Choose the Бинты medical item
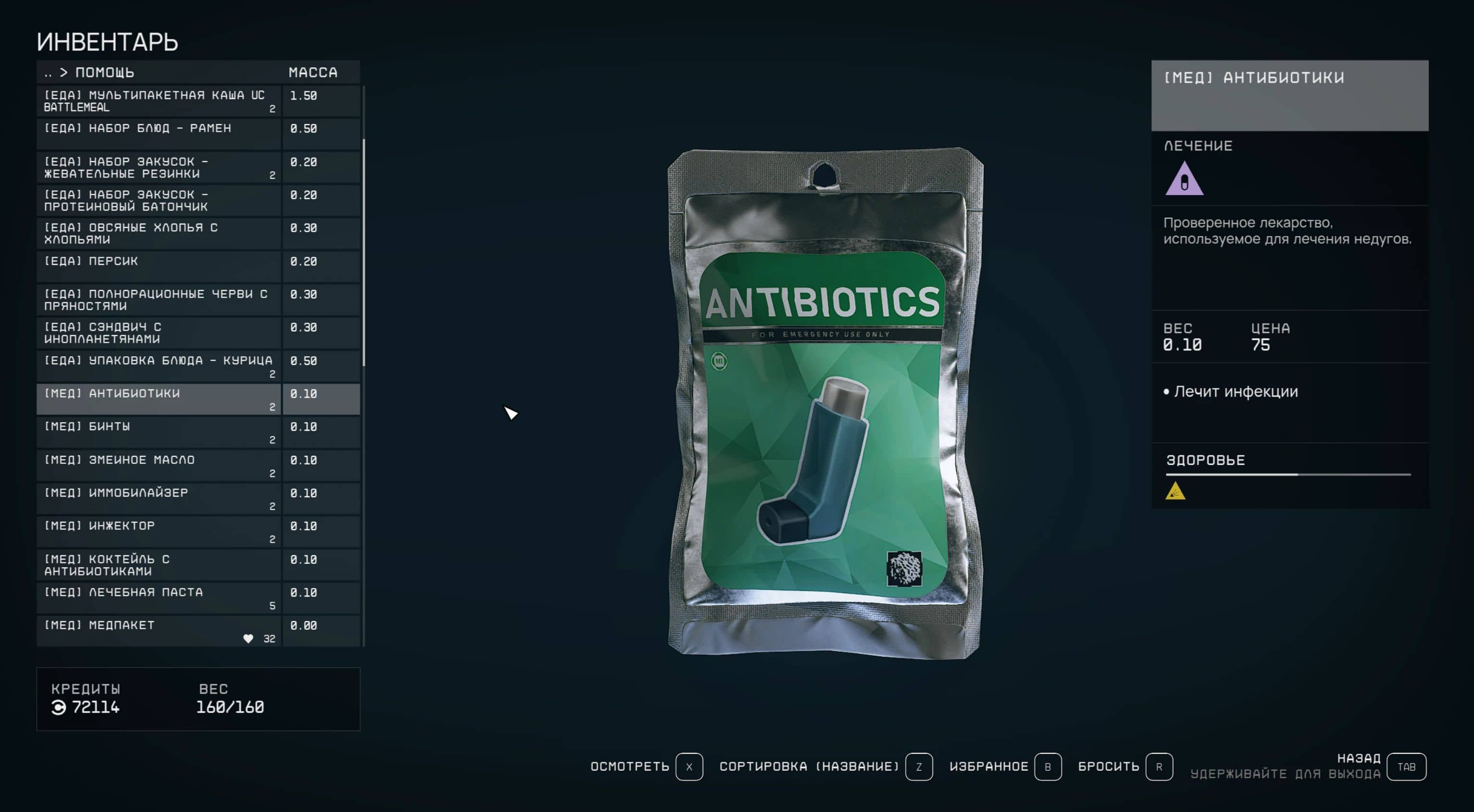 [x=159, y=432]
